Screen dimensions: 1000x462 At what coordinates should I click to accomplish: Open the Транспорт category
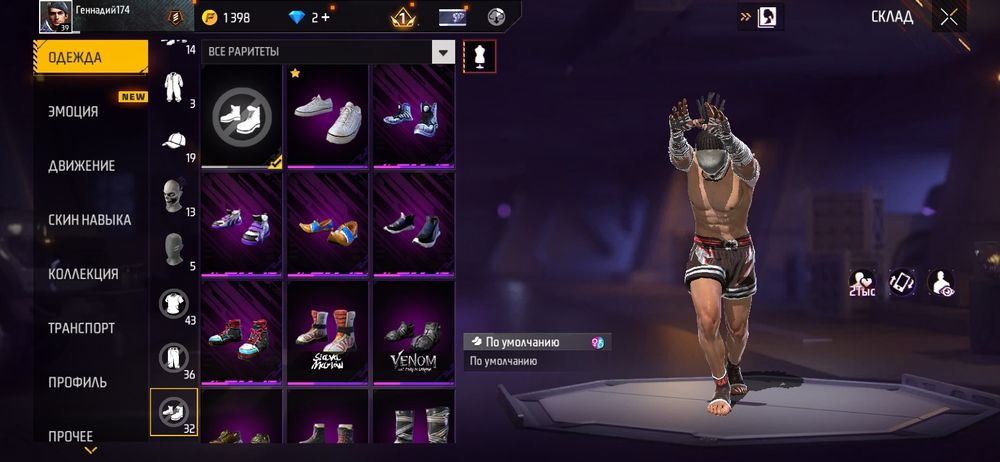pos(81,328)
